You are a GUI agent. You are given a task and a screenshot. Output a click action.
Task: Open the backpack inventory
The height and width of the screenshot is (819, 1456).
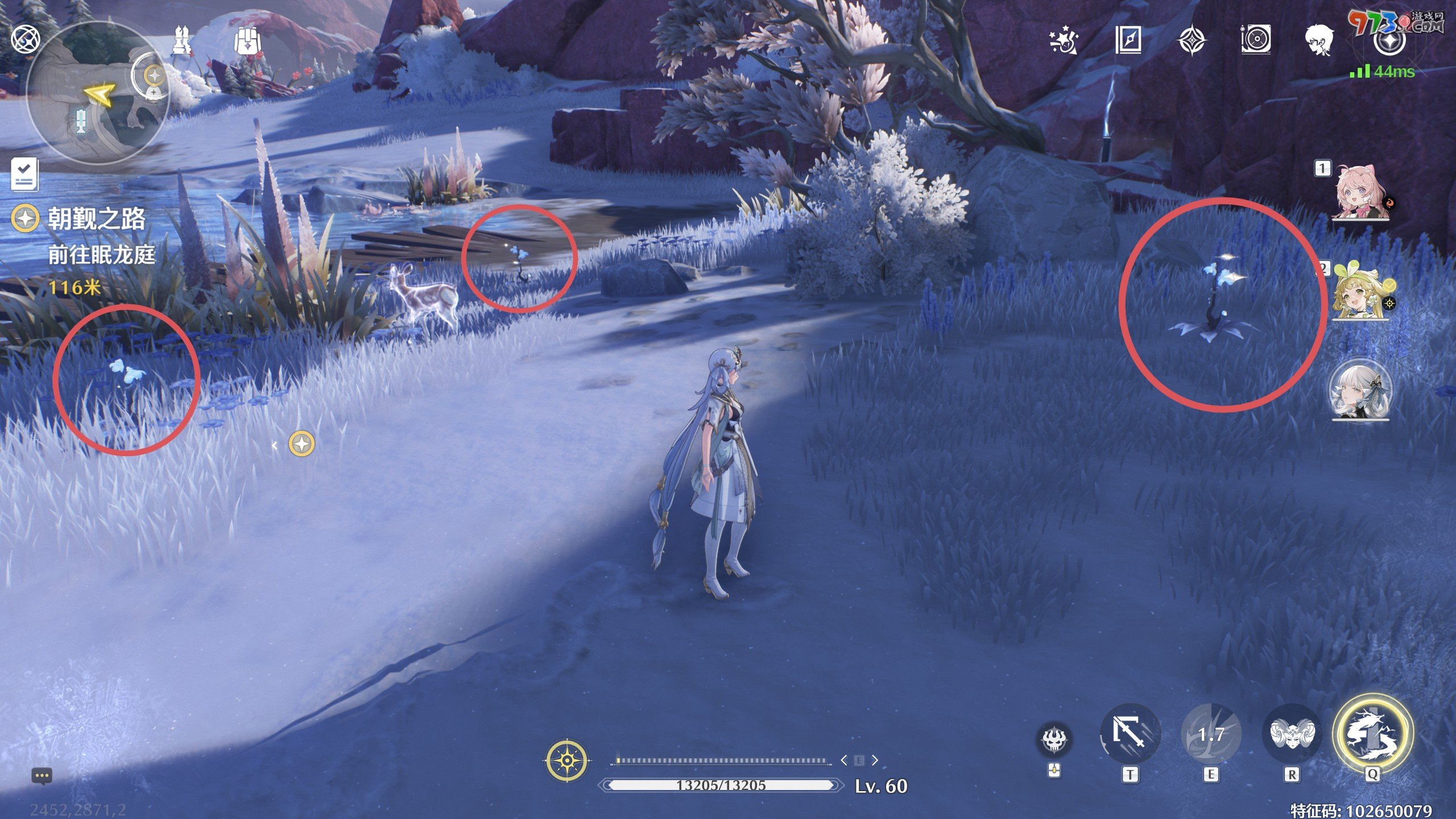[x=247, y=40]
